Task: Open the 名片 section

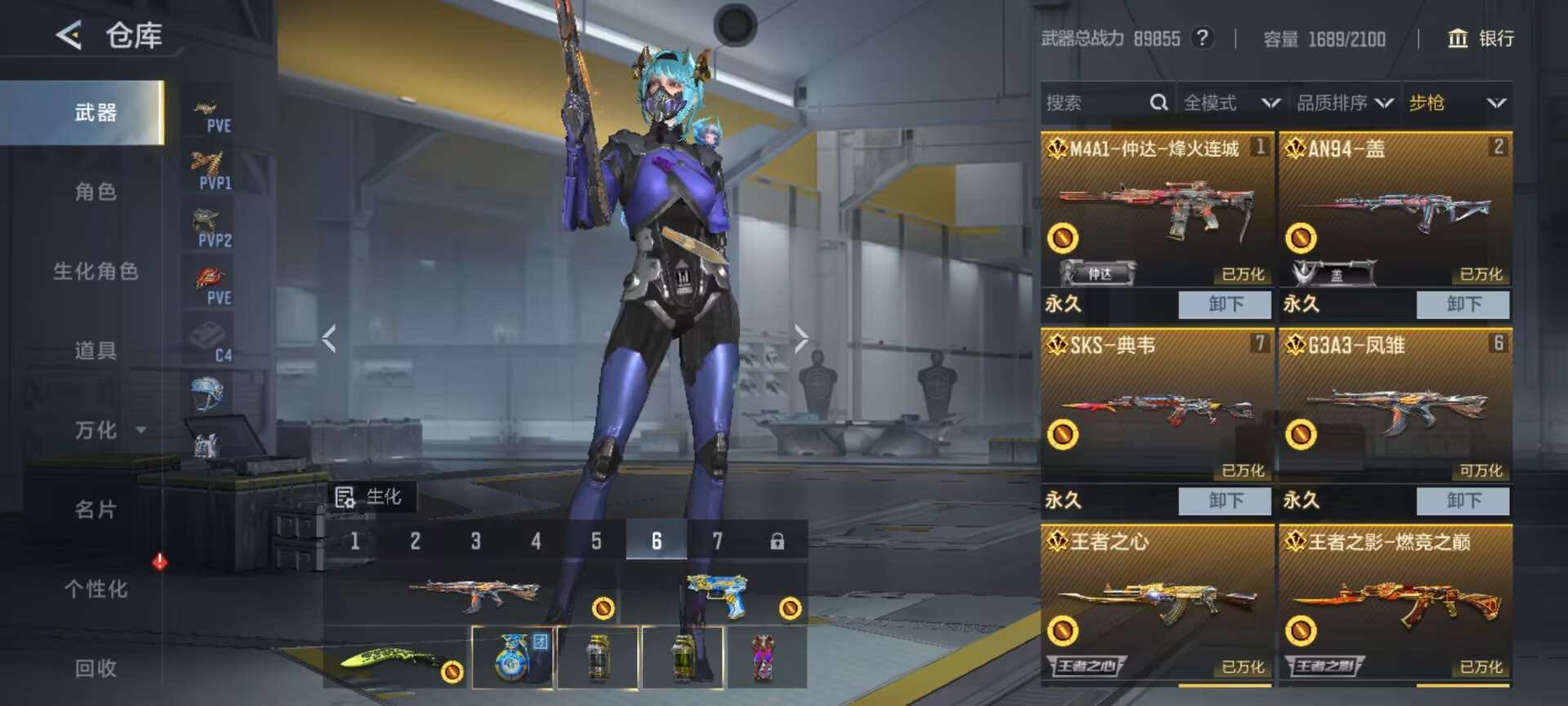Action: pyautogui.click(x=96, y=509)
